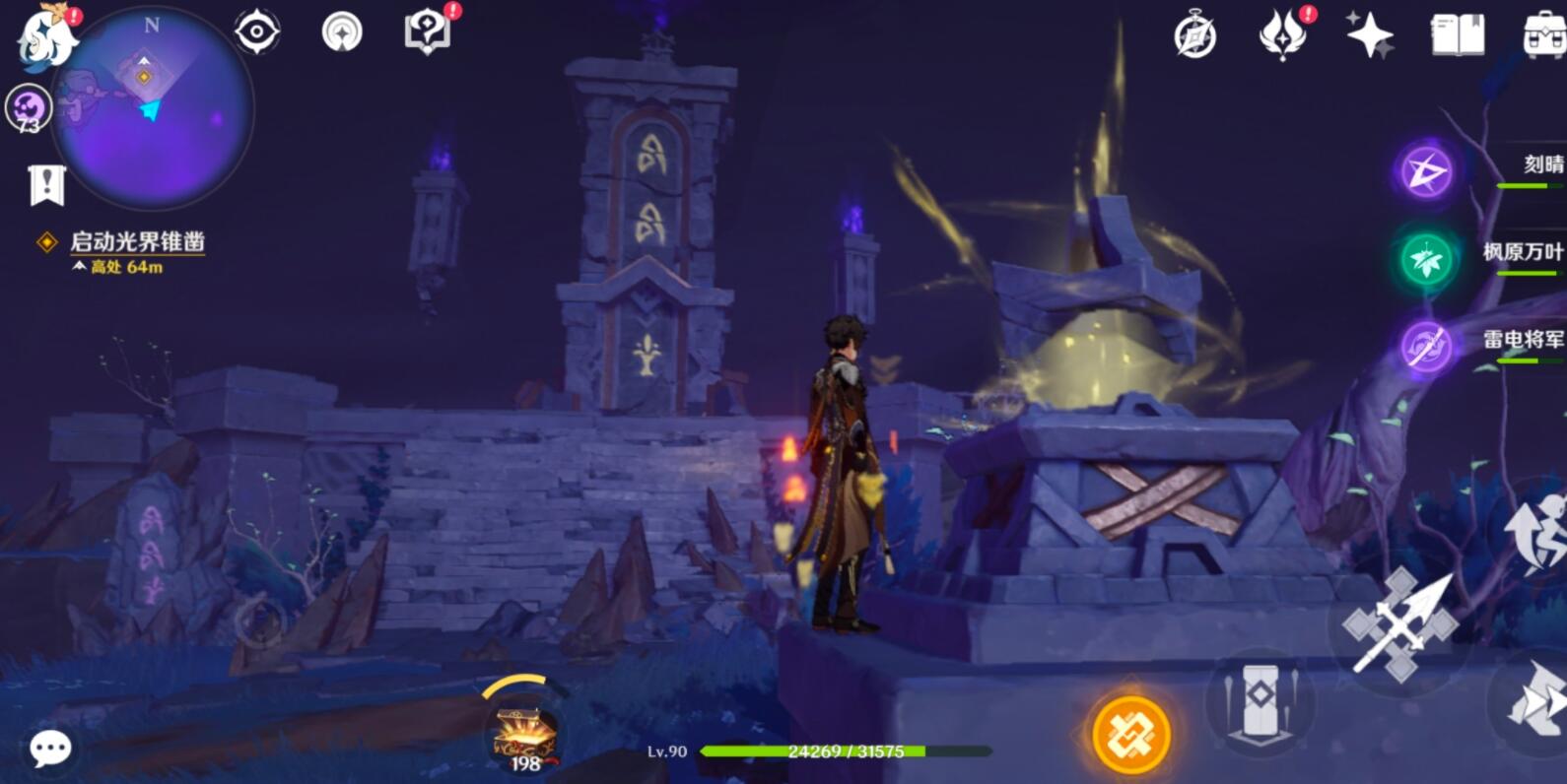Open the Paimon menu
The image size is (1567, 784).
tap(46, 37)
